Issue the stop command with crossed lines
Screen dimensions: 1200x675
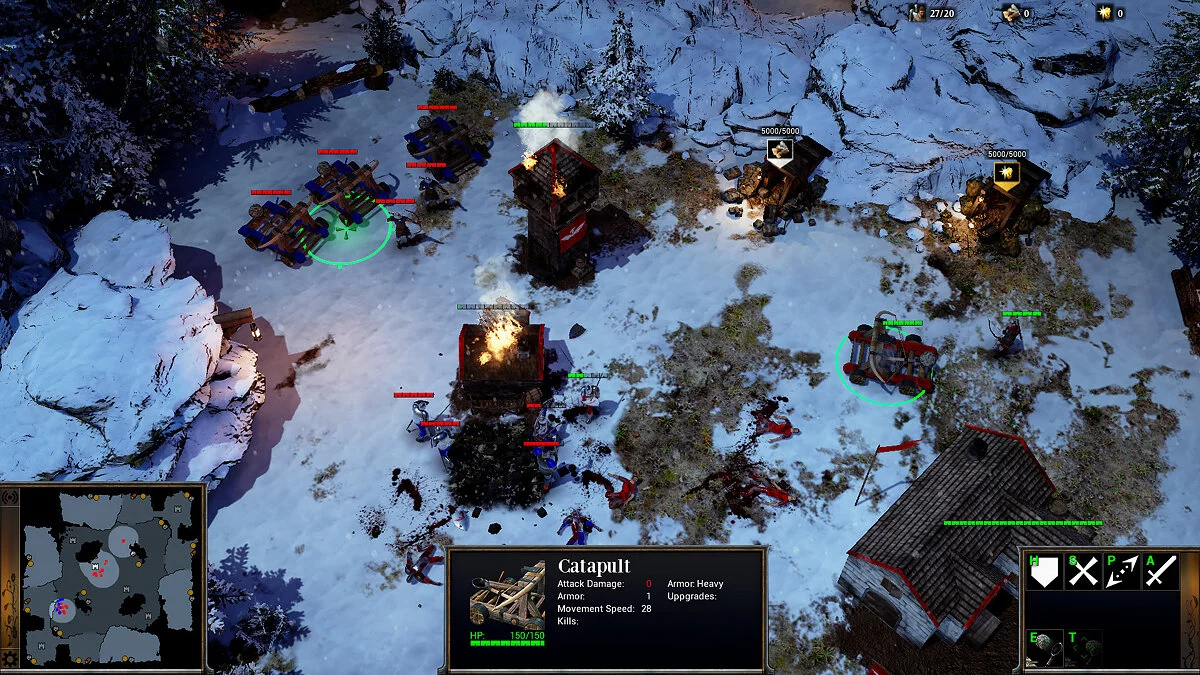(x=1084, y=572)
